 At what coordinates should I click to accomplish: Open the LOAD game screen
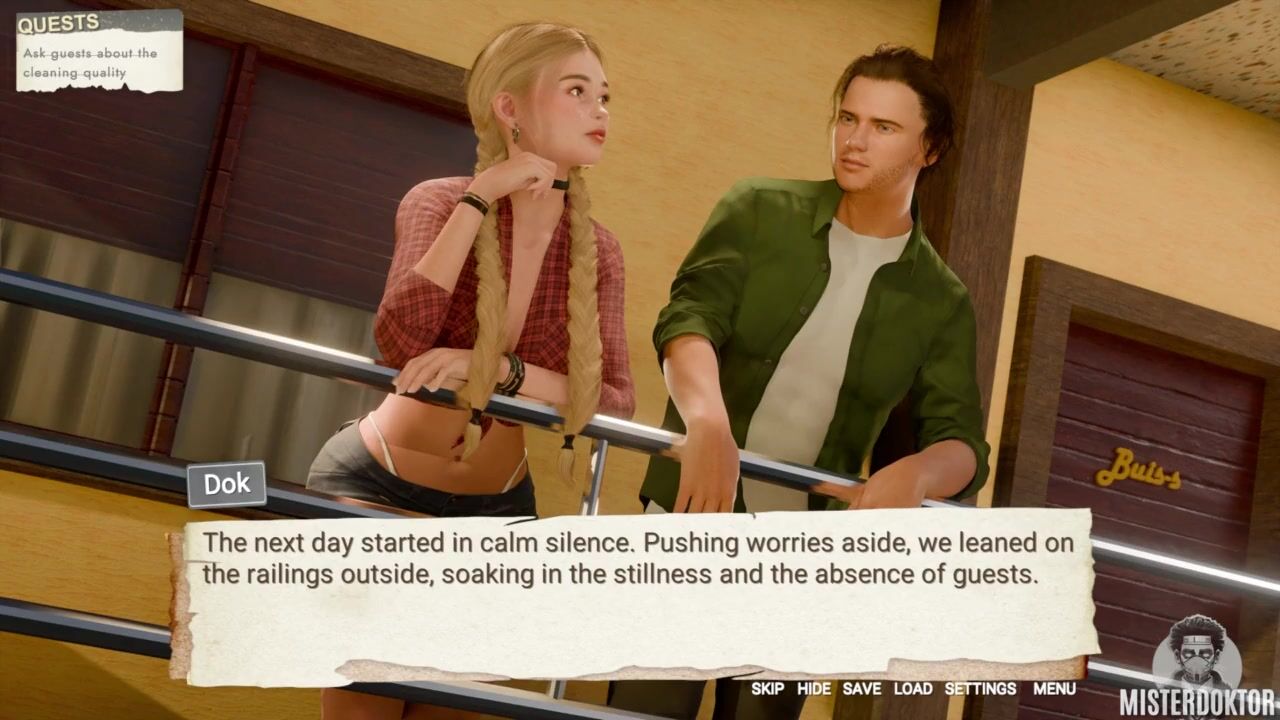pyautogui.click(x=912, y=689)
